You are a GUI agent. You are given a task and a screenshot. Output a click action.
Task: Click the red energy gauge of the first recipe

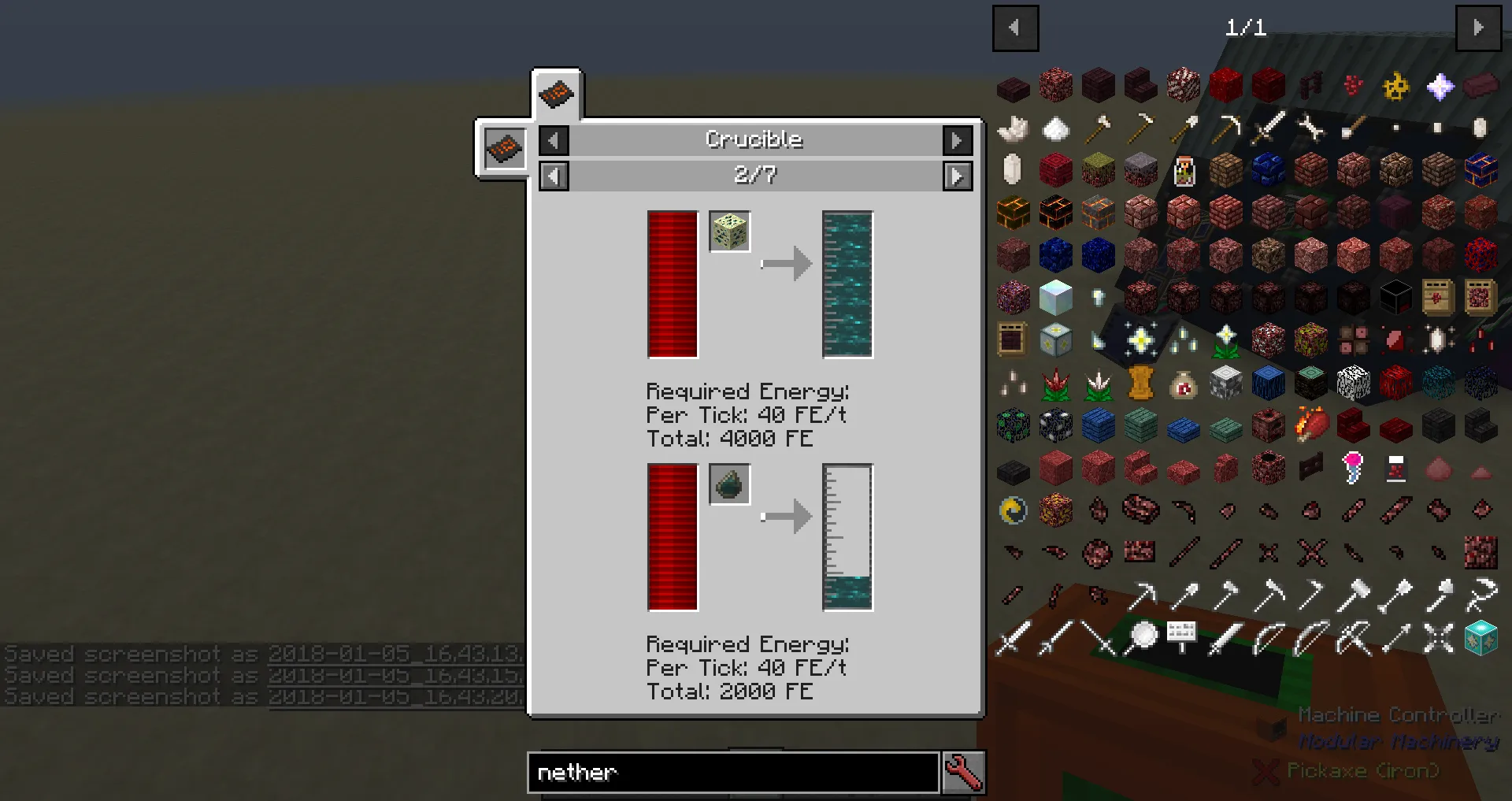[x=671, y=285]
